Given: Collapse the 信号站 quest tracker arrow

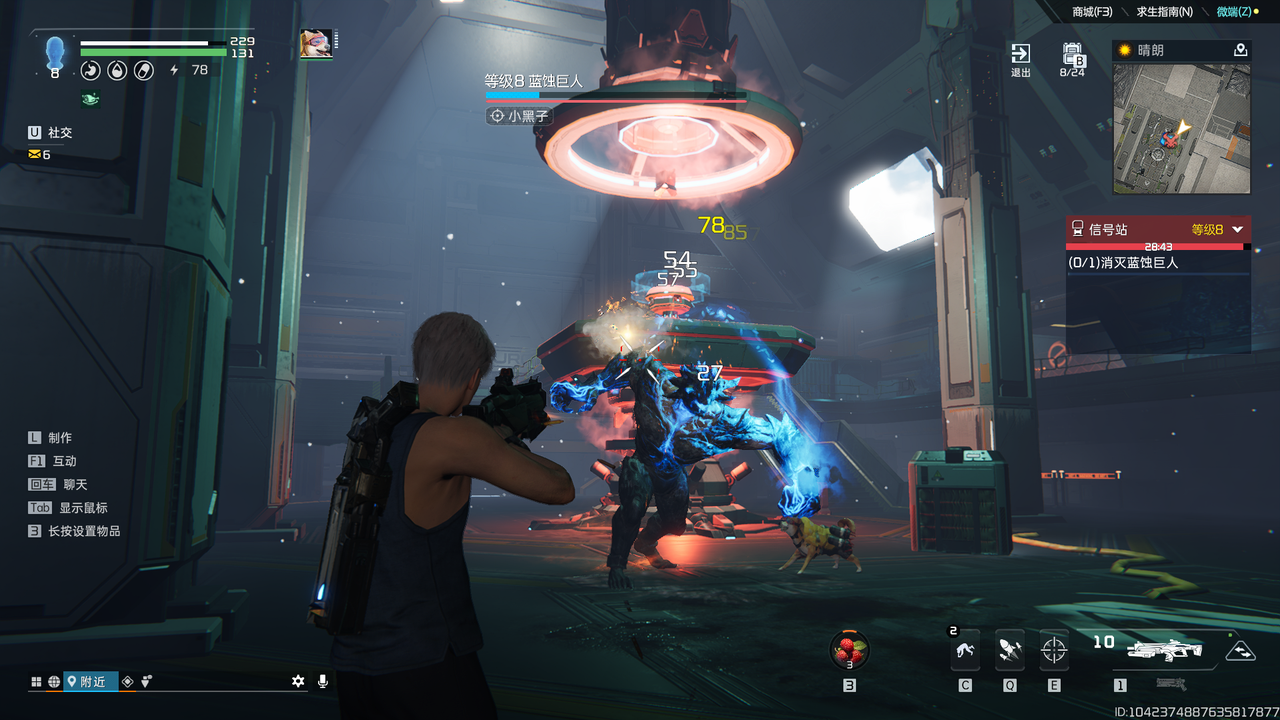Looking at the screenshot, I should pyautogui.click(x=1238, y=229).
